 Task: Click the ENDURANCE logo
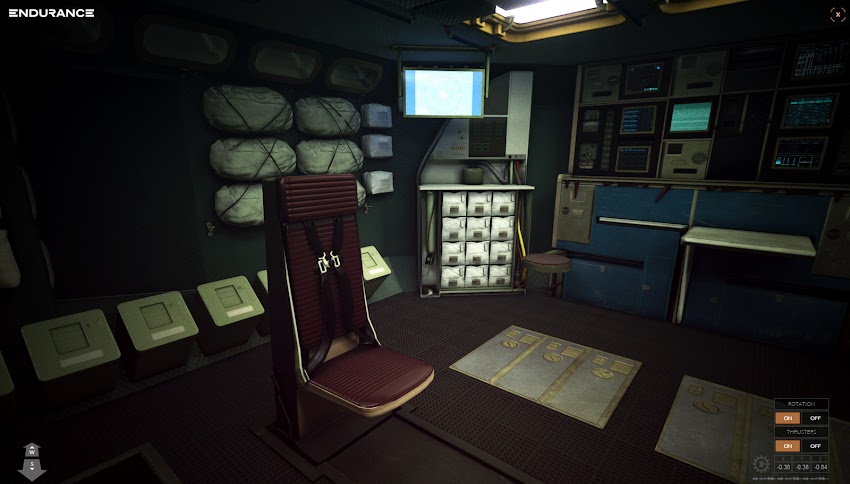pos(51,13)
